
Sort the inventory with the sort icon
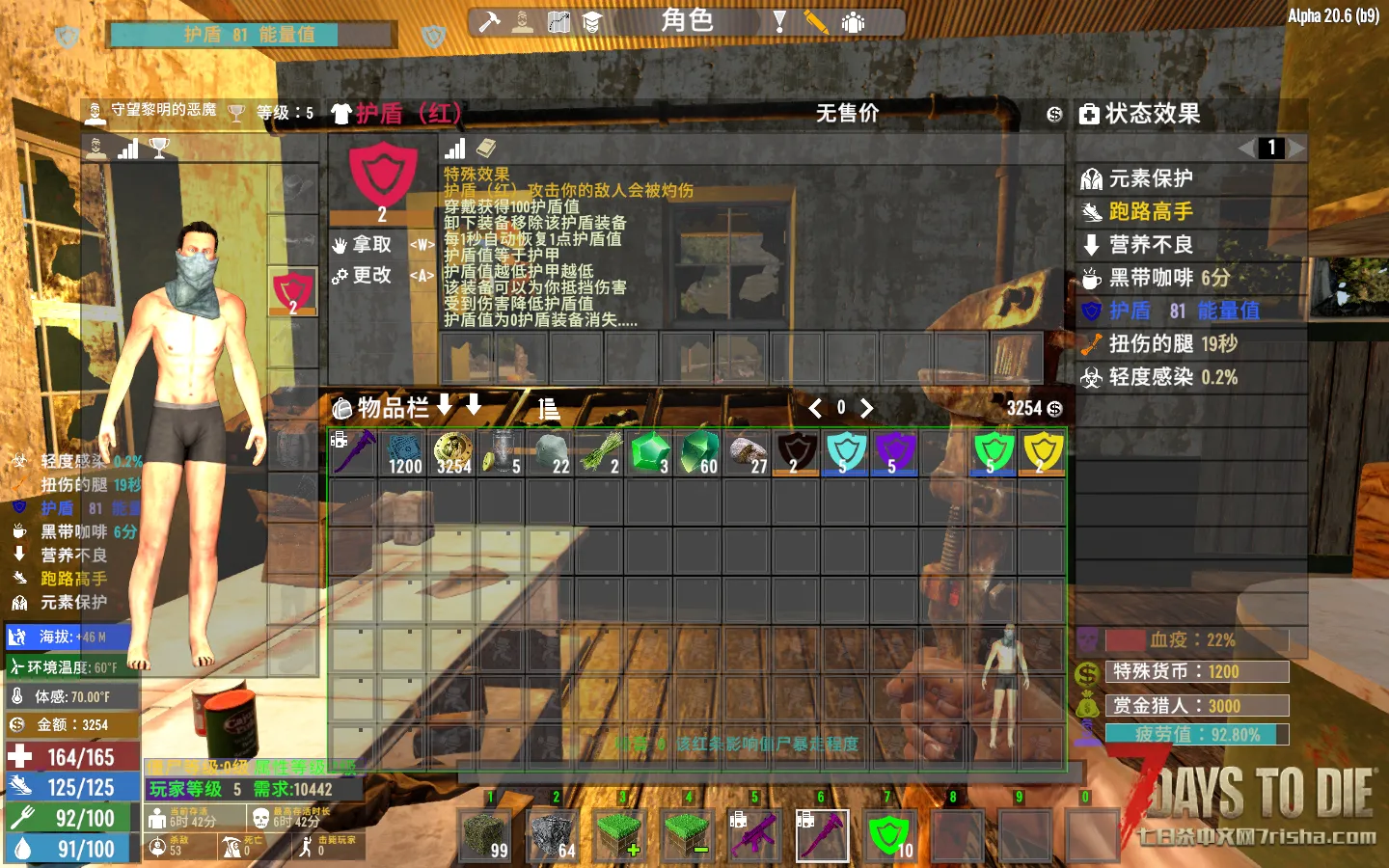pyautogui.click(x=549, y=408)
